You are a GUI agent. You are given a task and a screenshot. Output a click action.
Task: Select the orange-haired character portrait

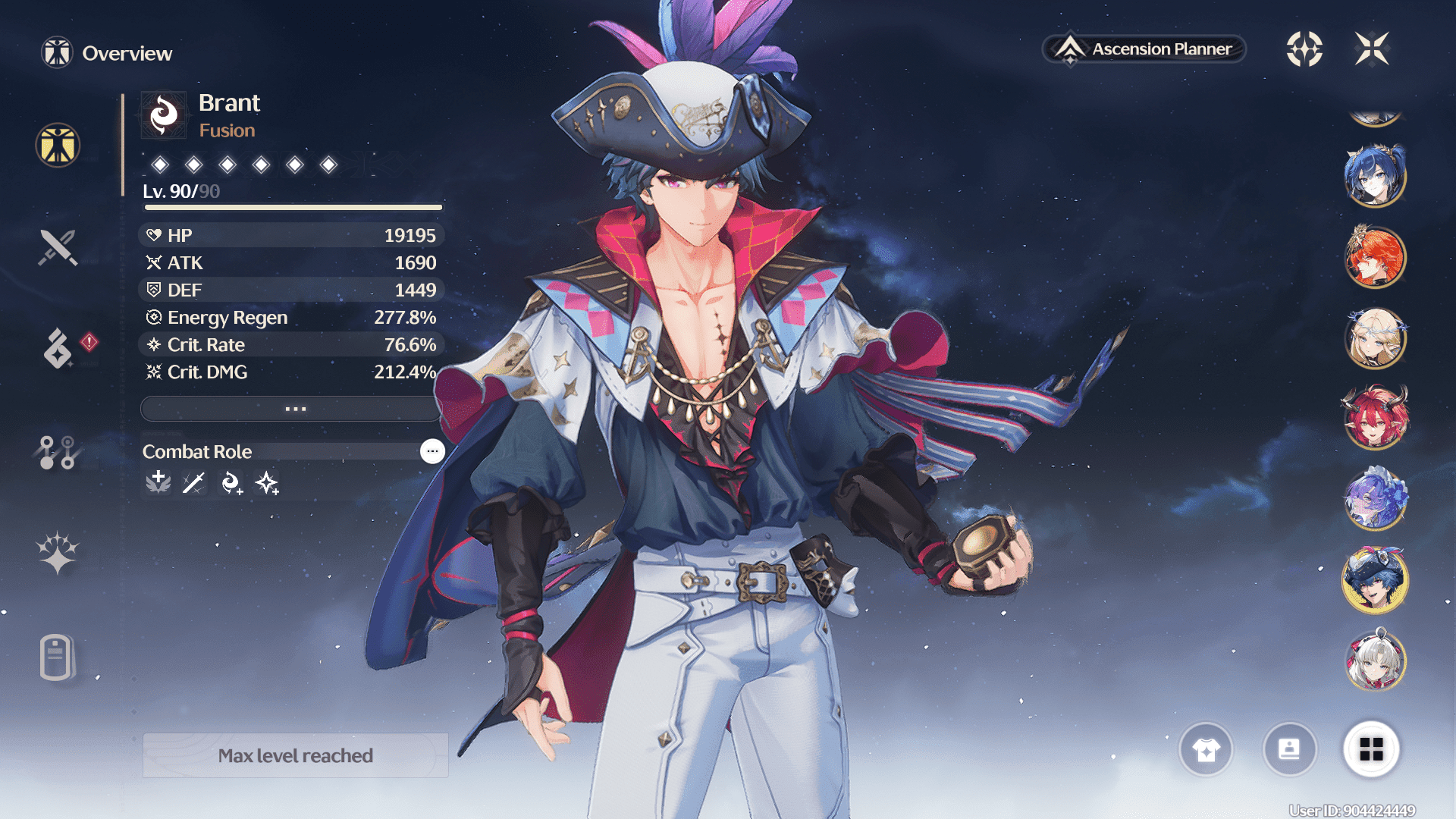(1375, 258)
